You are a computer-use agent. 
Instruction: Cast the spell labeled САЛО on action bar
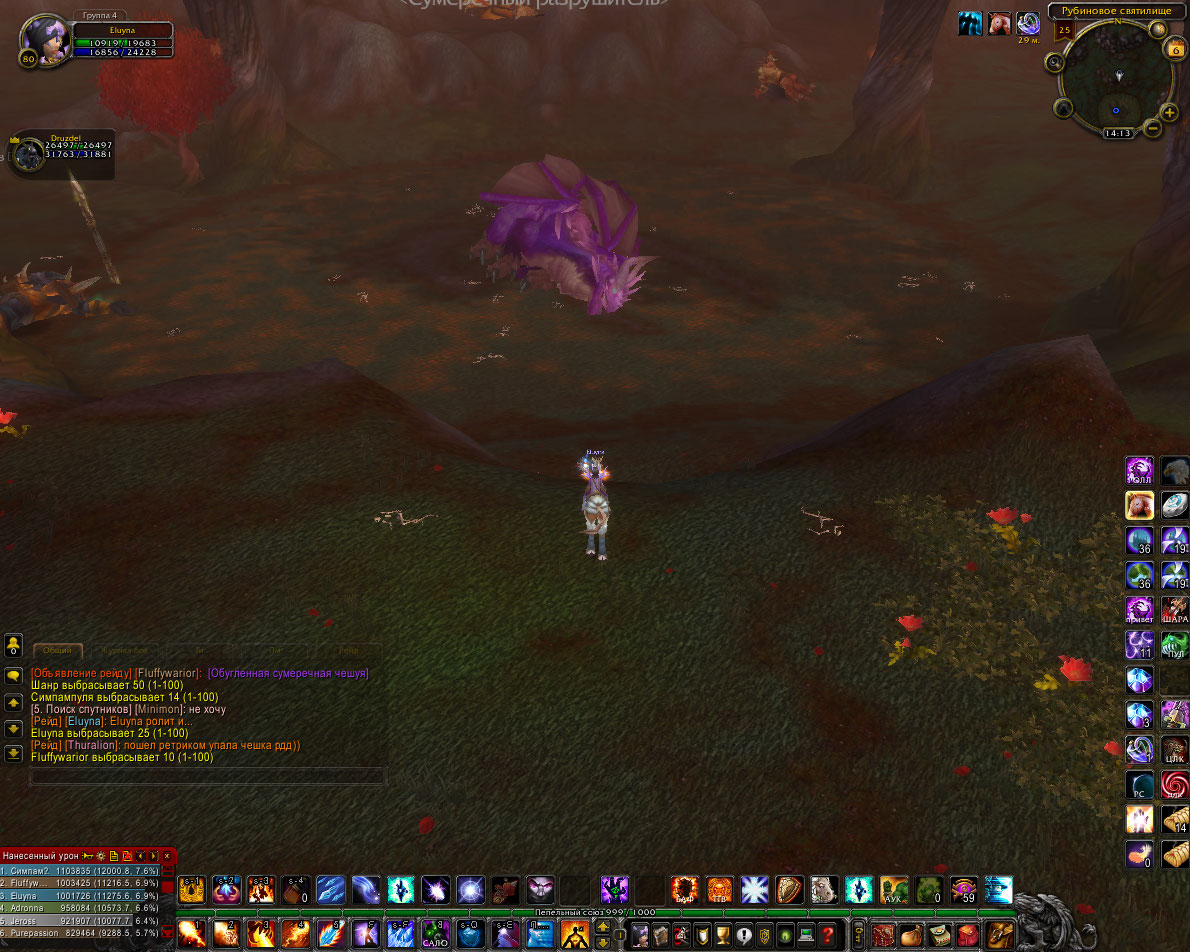pos(434,934)
